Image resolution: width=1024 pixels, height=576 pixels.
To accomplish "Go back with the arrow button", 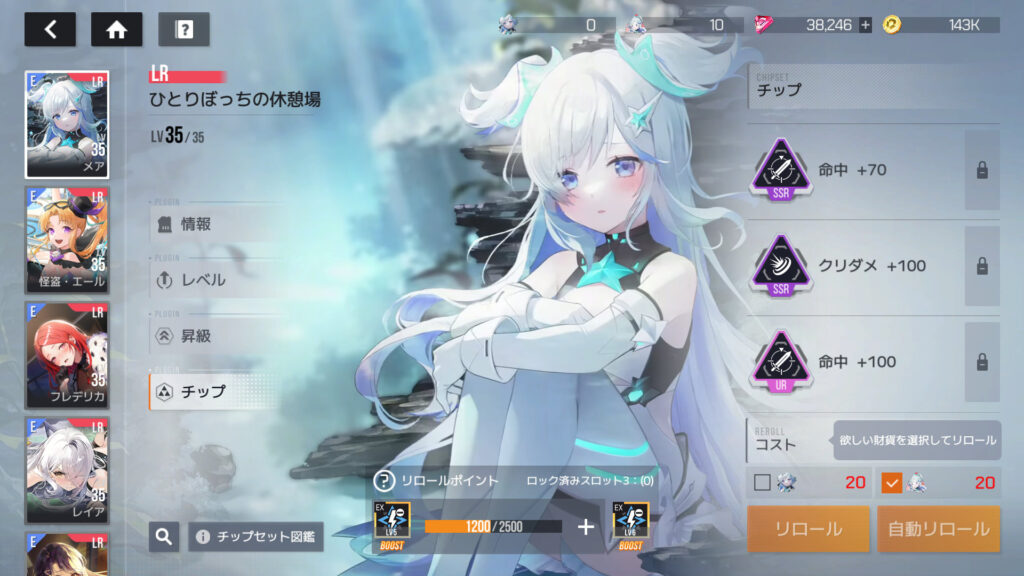I will click(50, 29).
